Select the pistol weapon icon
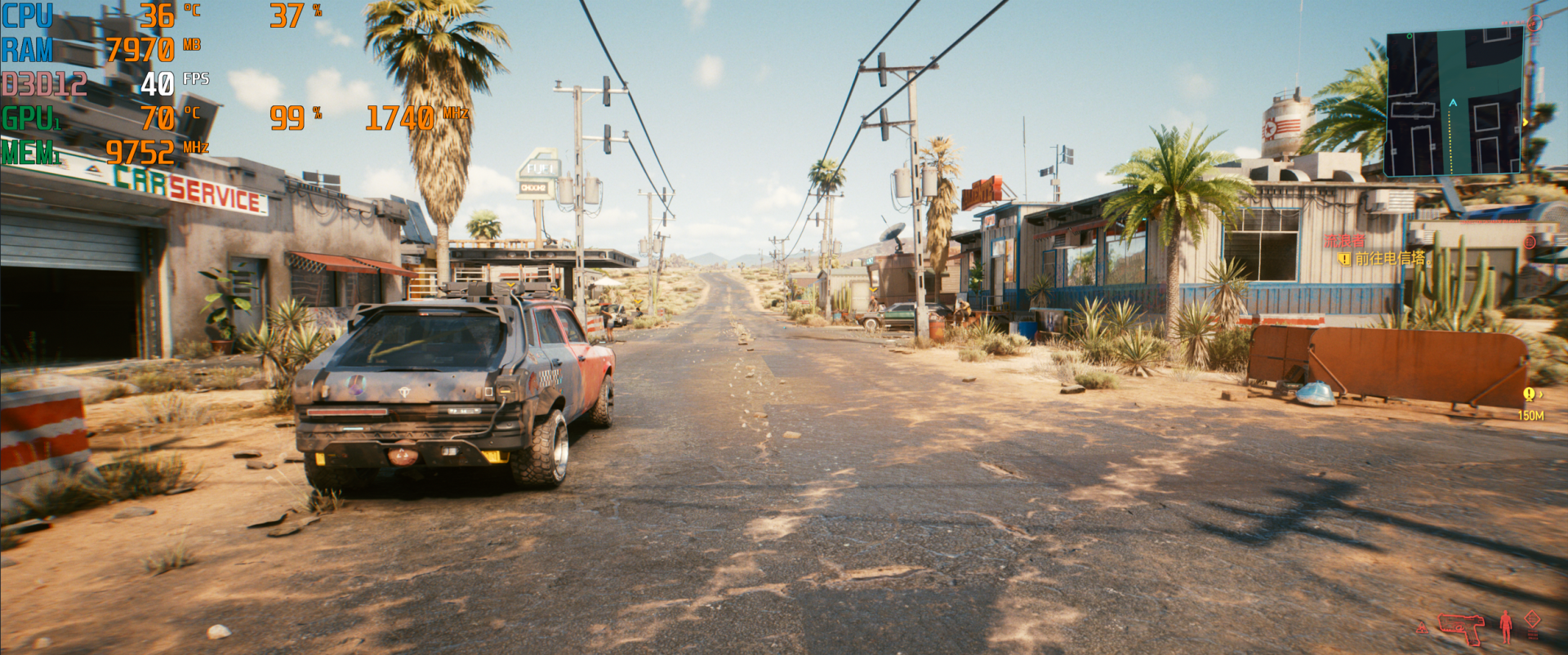1568x655 pixels. 1461,627
